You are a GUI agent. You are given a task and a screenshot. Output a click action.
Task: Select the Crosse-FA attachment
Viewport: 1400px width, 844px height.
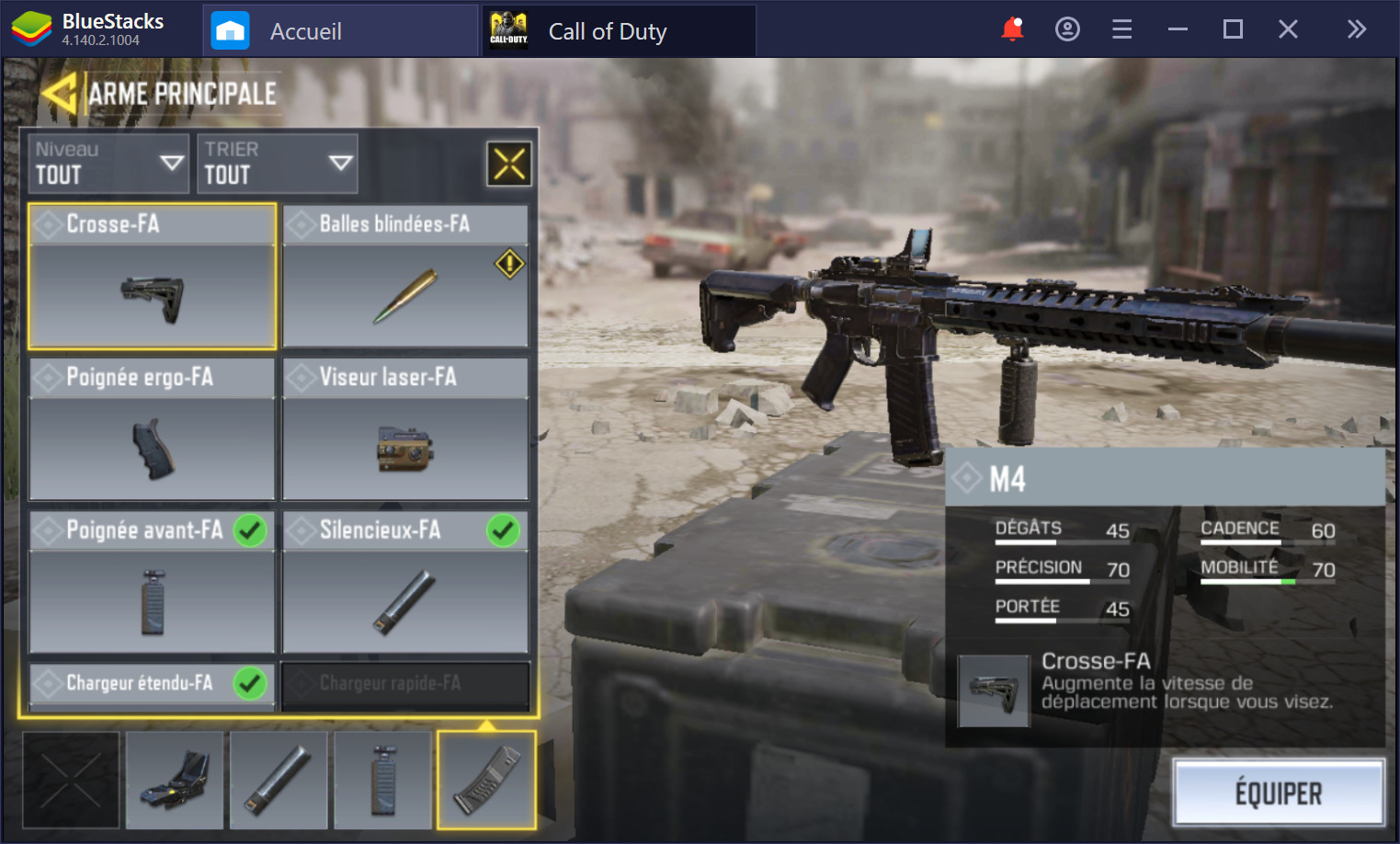tap(153, 277)
